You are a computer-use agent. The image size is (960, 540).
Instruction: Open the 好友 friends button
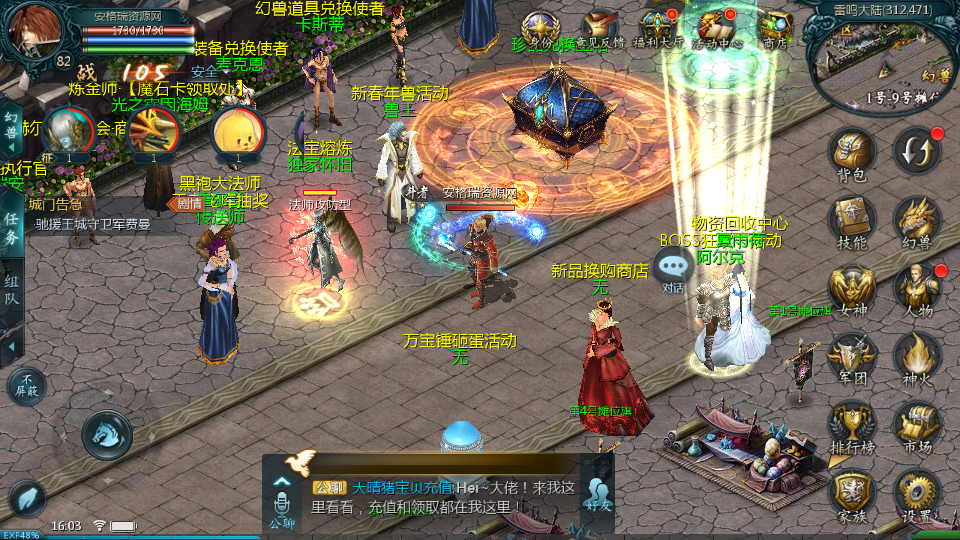598,494
